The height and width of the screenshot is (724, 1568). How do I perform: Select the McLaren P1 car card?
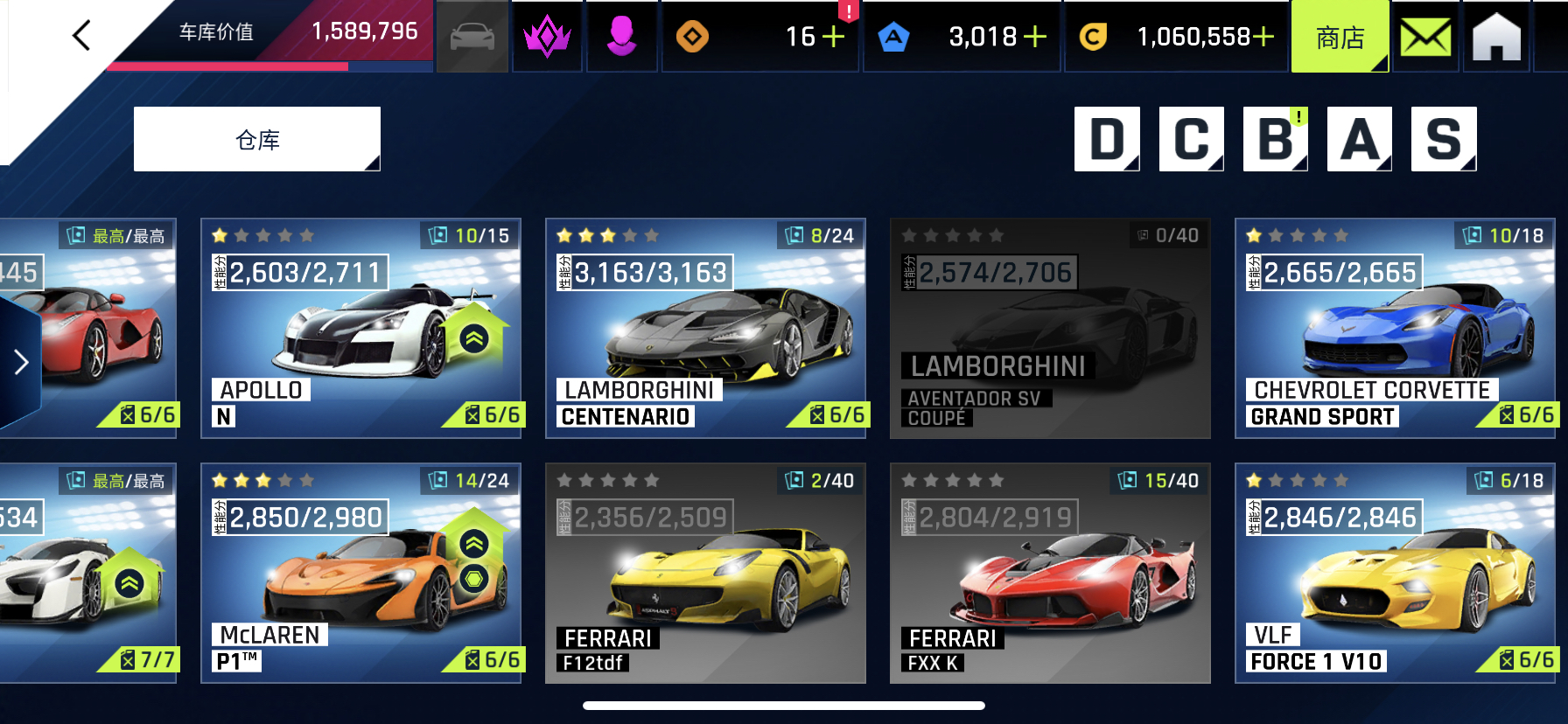[360, 573]
